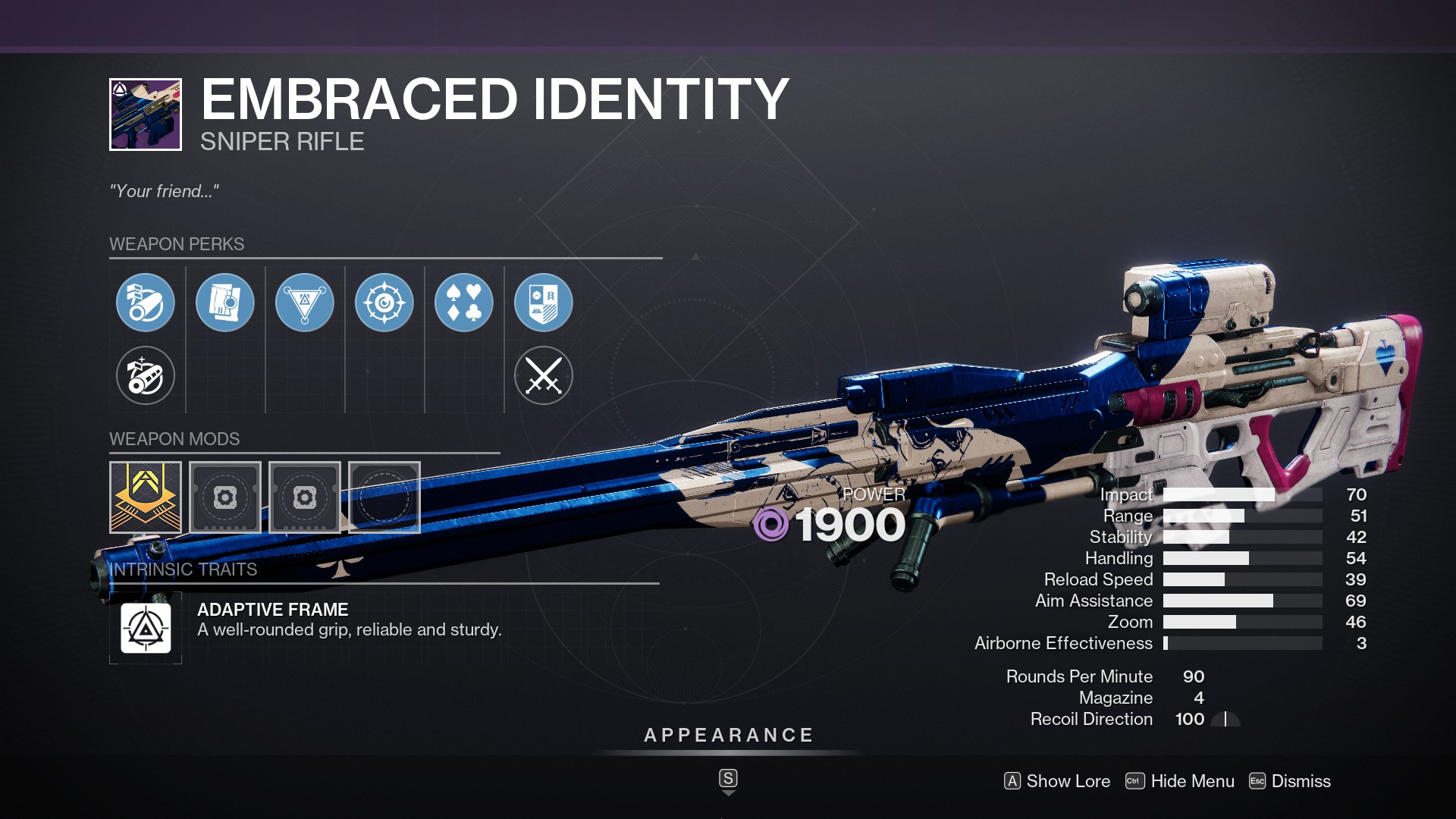Expand the Appearance section arrow
The image size is (1456, 819).
(728, 789)
